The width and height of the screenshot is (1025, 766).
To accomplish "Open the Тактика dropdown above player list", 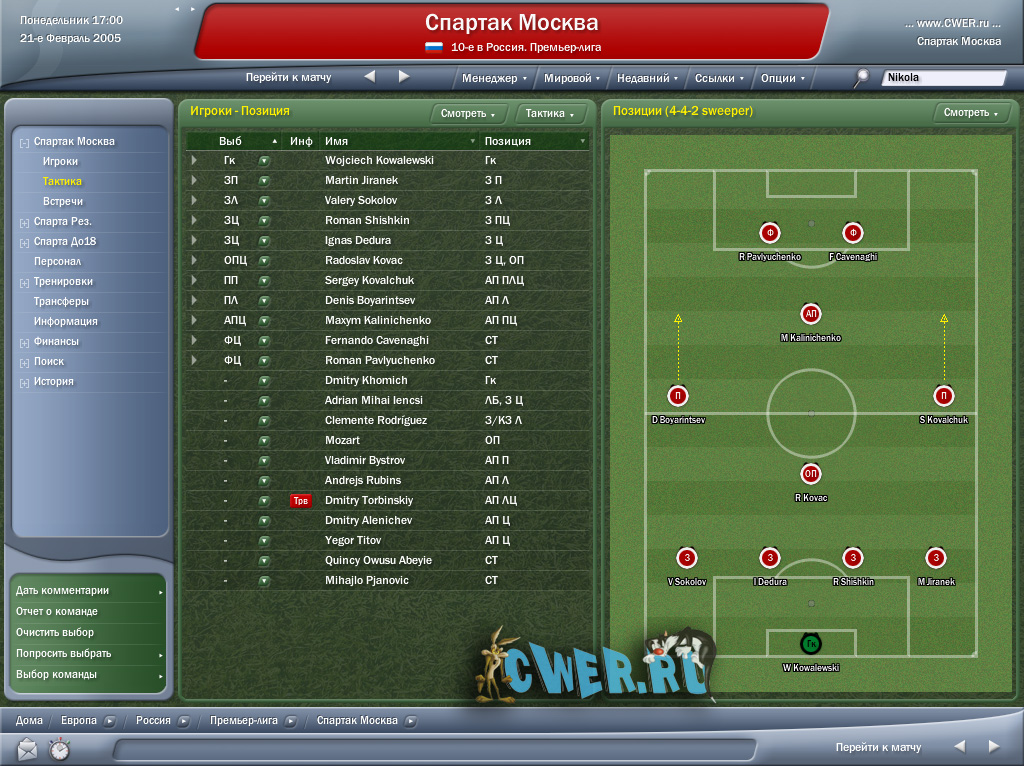I will tap(550, 114).
